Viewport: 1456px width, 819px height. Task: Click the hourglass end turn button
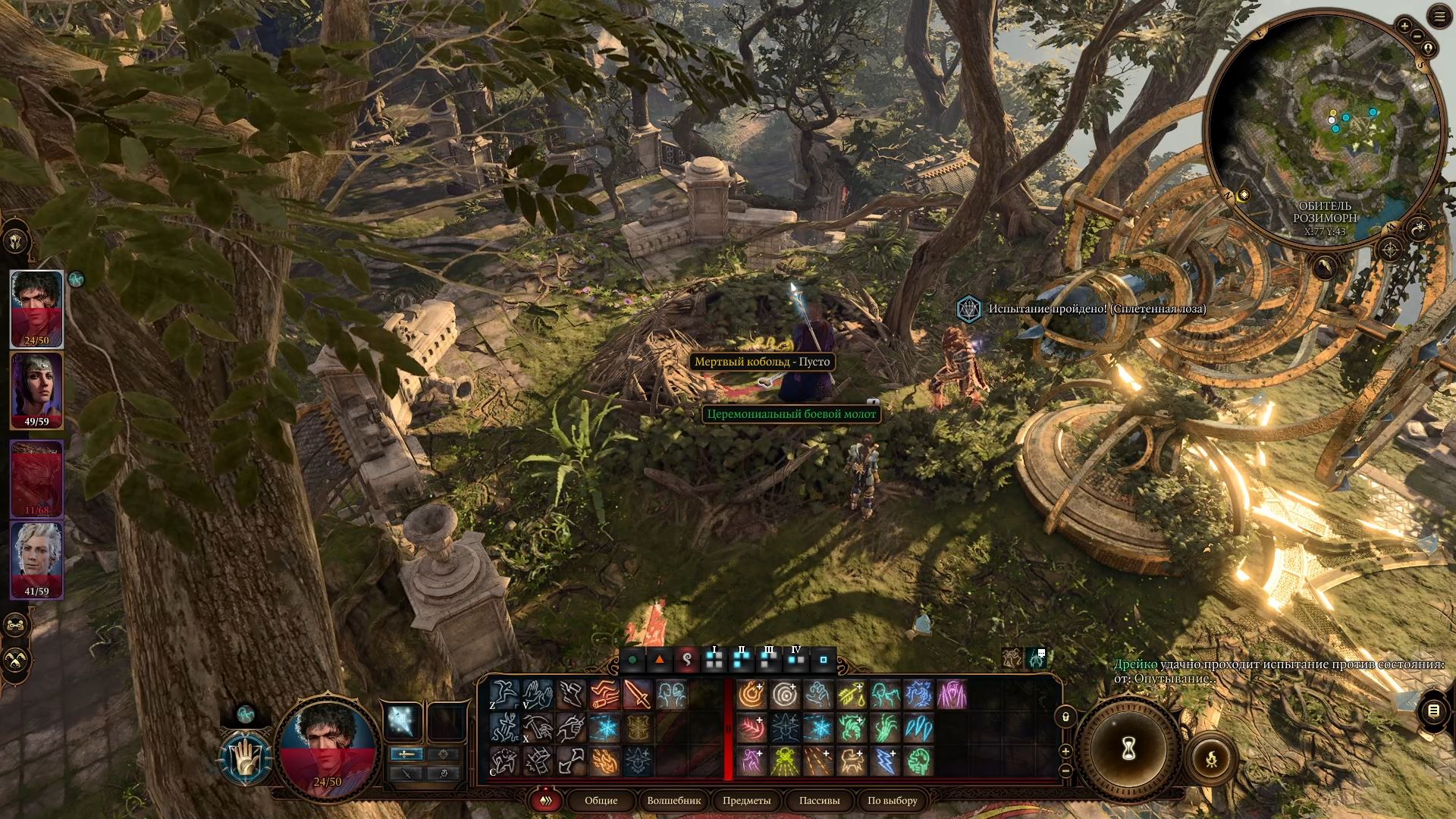coord(1128,749)
